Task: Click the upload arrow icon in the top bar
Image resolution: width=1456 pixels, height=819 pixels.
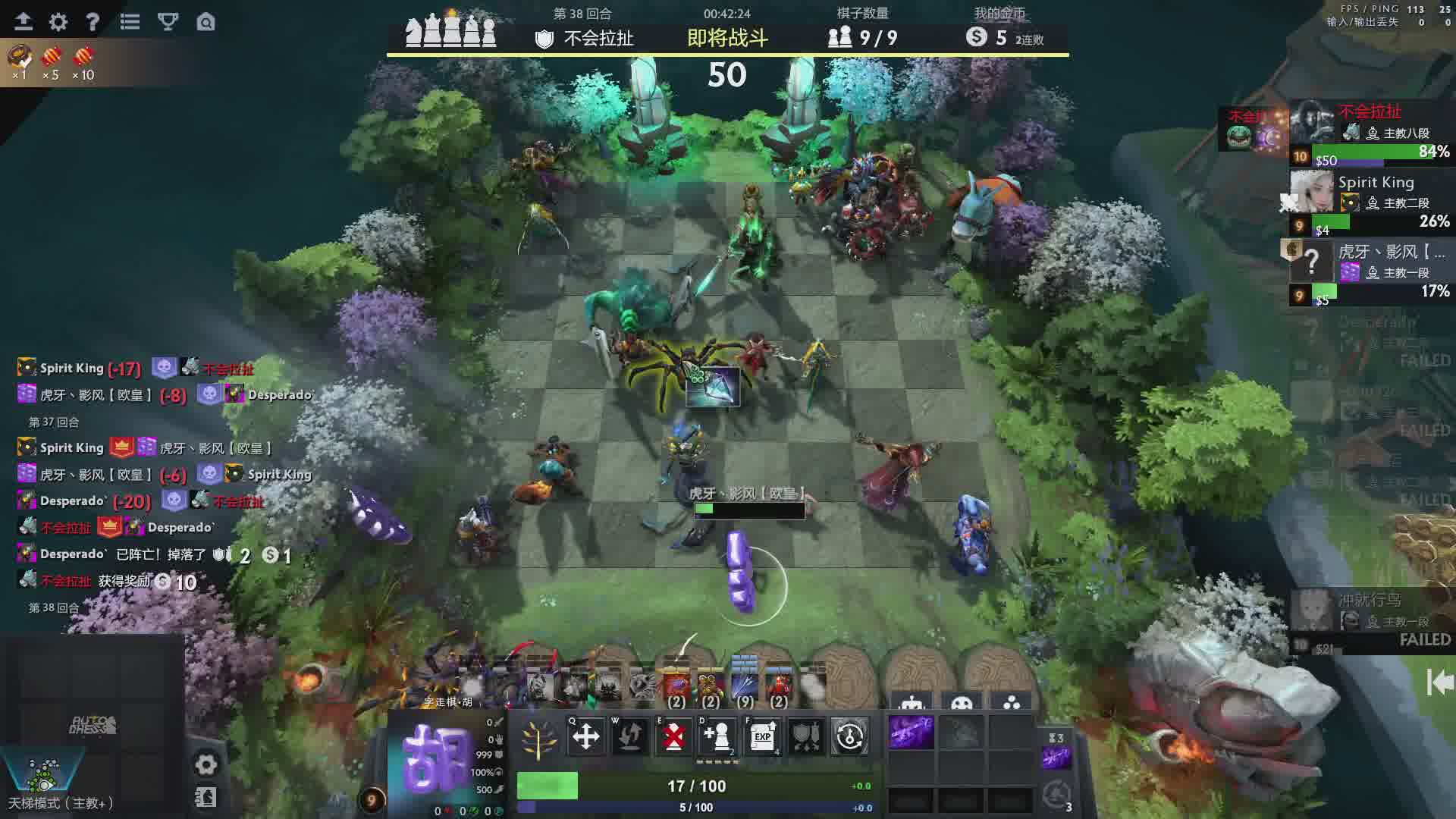Action: (x=23, y=22)
